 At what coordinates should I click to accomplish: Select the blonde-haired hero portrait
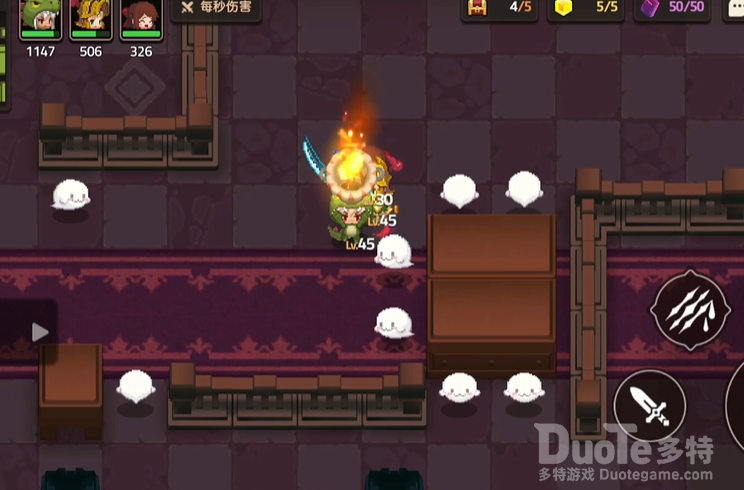pyautogui.click(x=91, y=18)
